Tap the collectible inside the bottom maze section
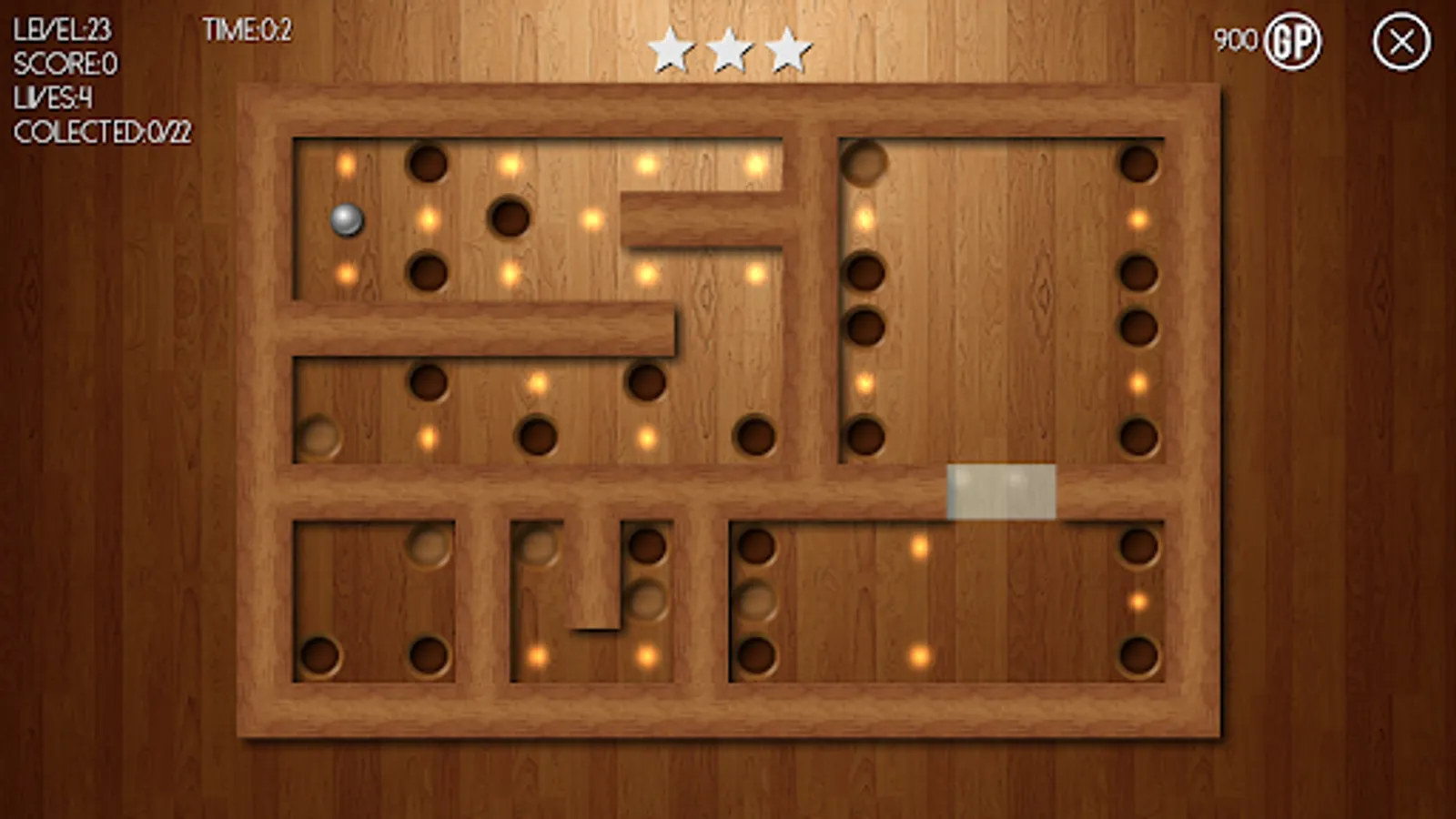This screenshot has height=819, width=1456. pos(537,654)
